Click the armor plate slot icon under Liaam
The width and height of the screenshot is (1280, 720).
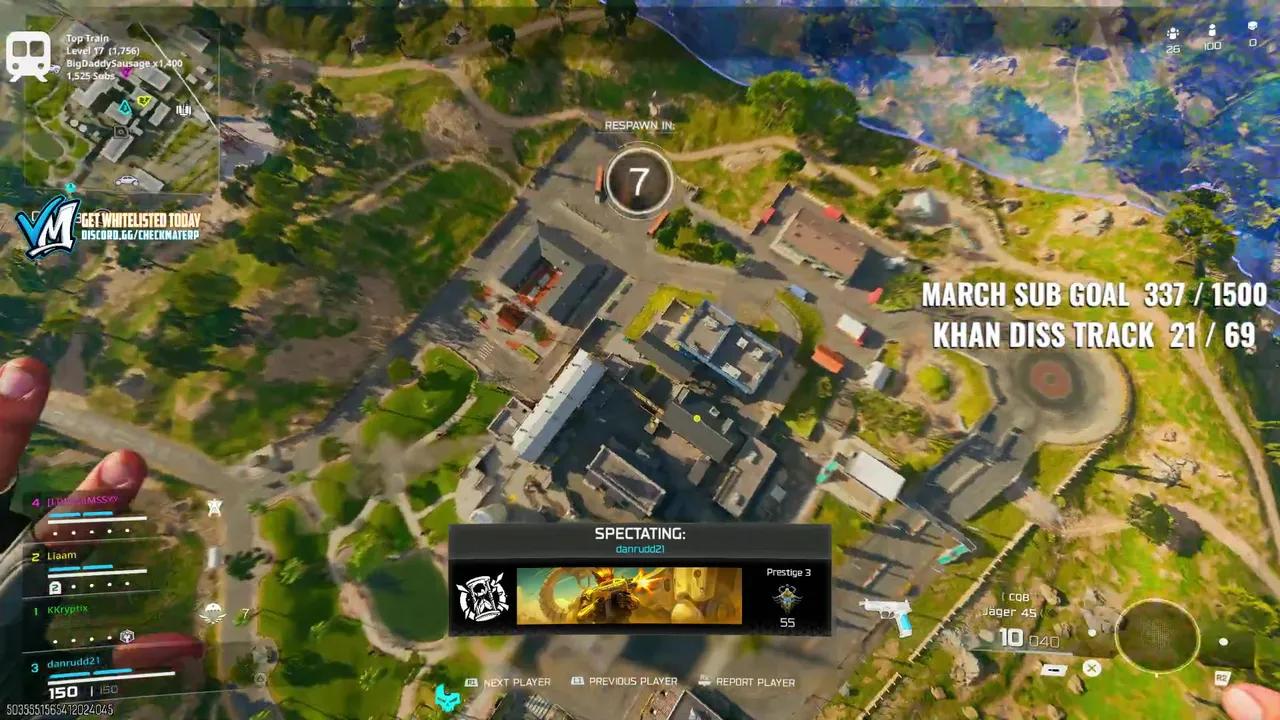[55, 587]
